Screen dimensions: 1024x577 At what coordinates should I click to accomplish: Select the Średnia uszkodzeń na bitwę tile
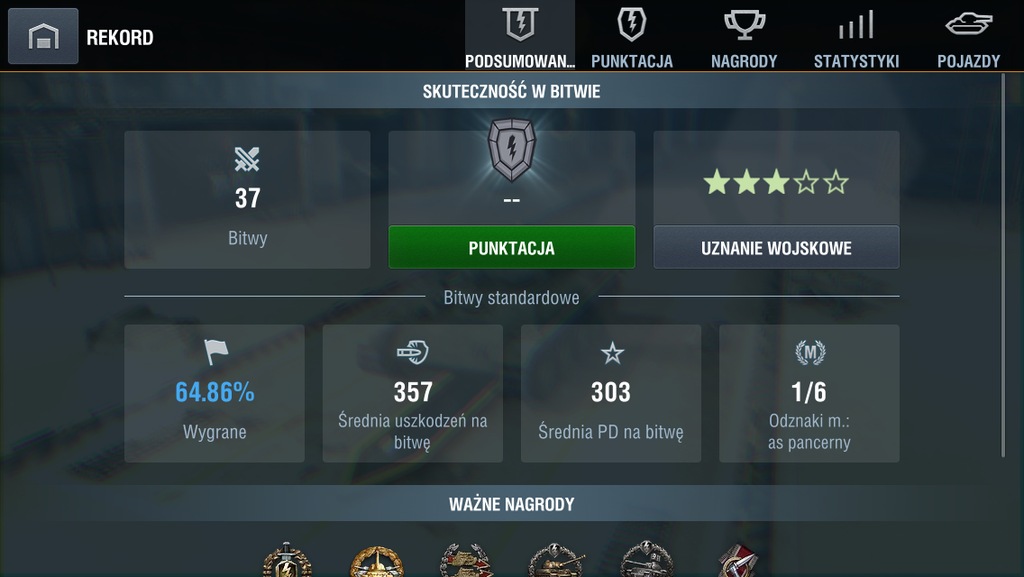(412, 393)
